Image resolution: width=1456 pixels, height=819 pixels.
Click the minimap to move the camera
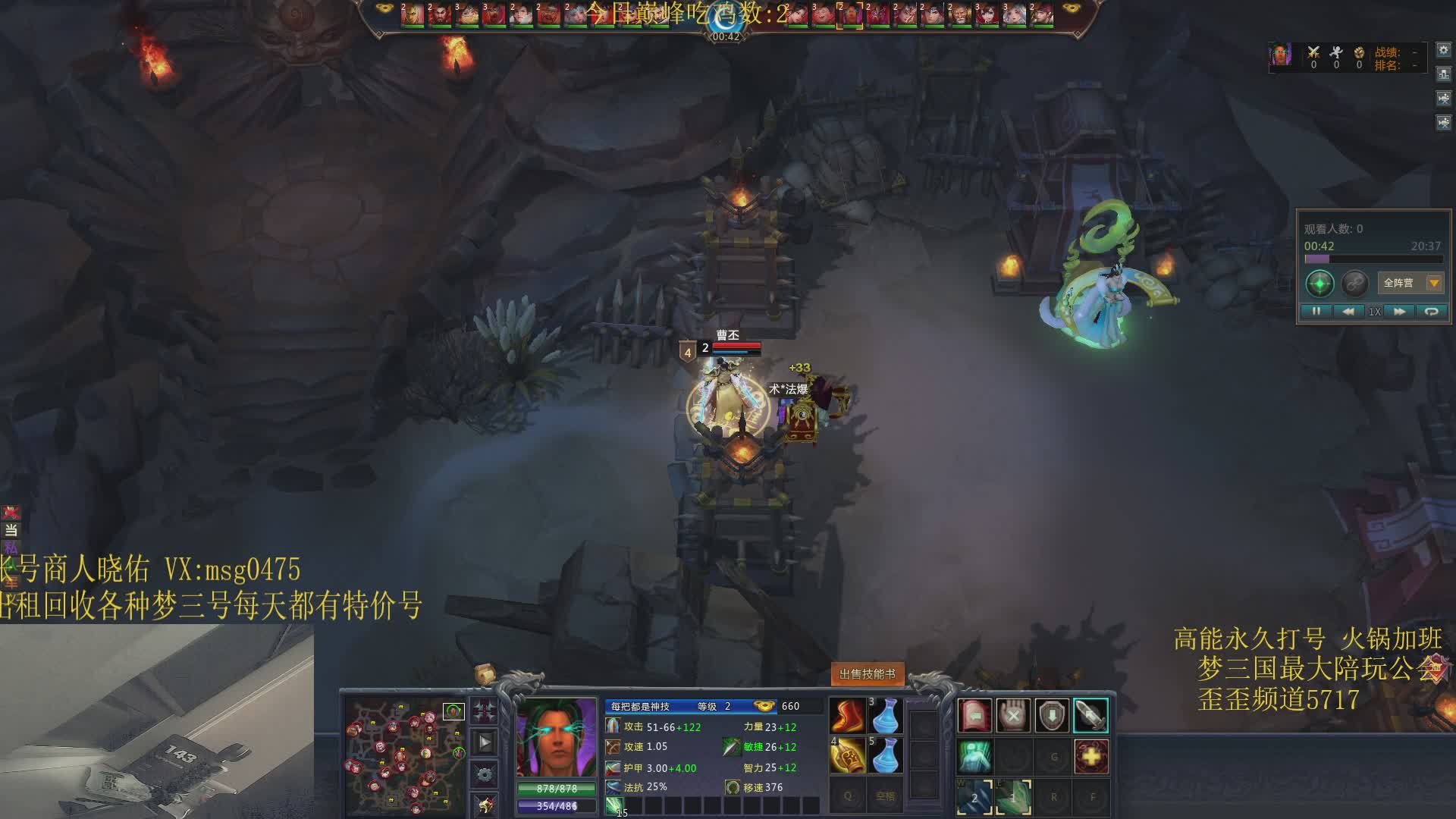click(405, 754)
